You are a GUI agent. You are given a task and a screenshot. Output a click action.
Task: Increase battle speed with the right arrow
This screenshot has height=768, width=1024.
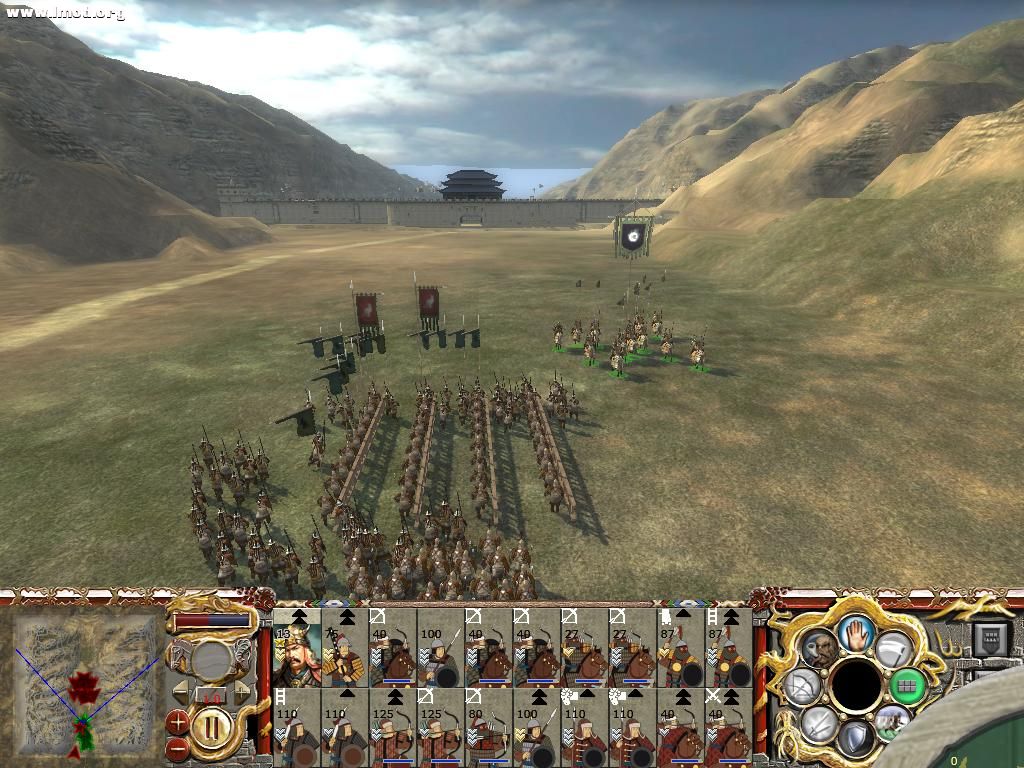click(241, 692)
